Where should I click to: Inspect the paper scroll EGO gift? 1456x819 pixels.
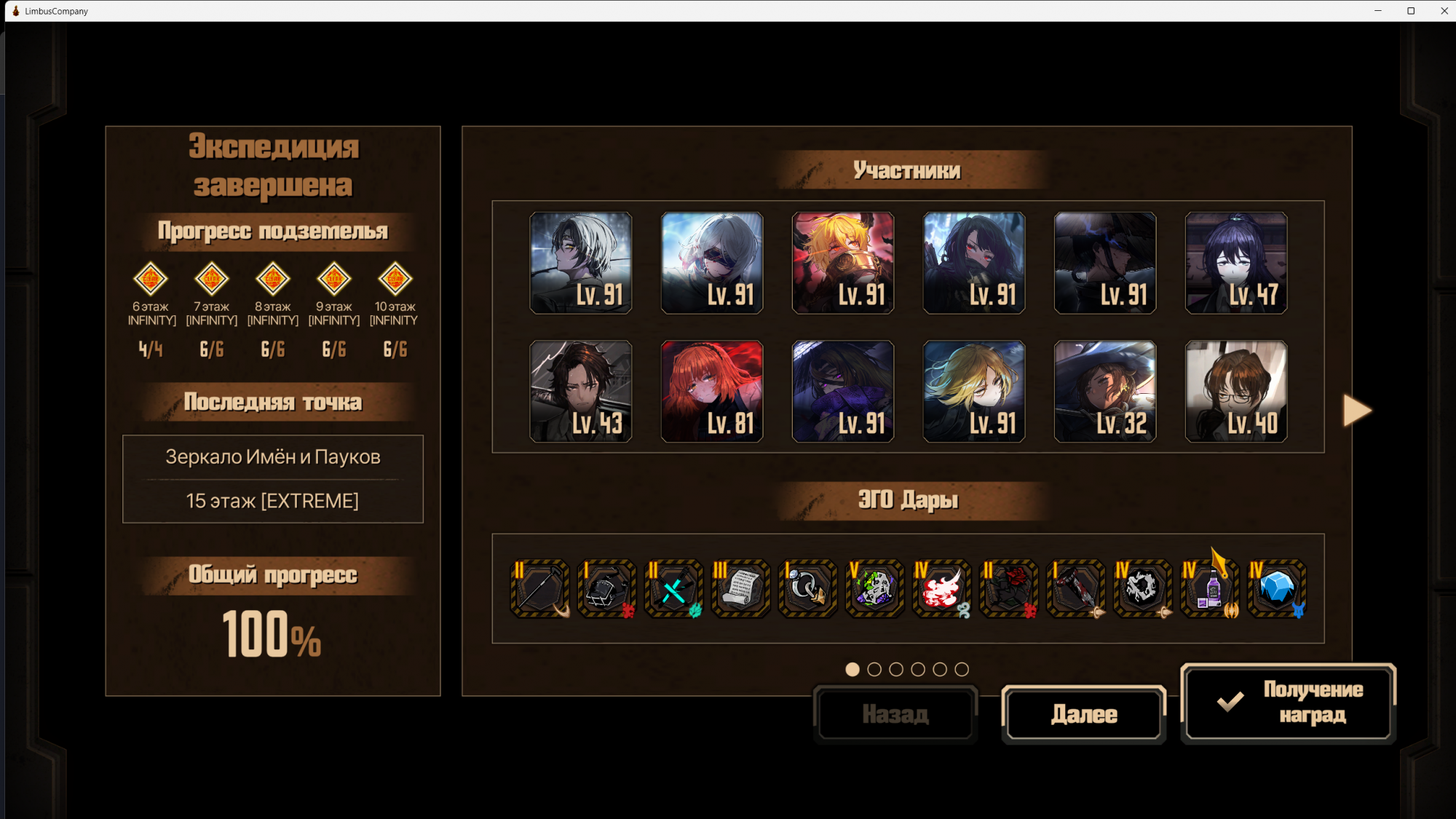click(x=740, y=588)
